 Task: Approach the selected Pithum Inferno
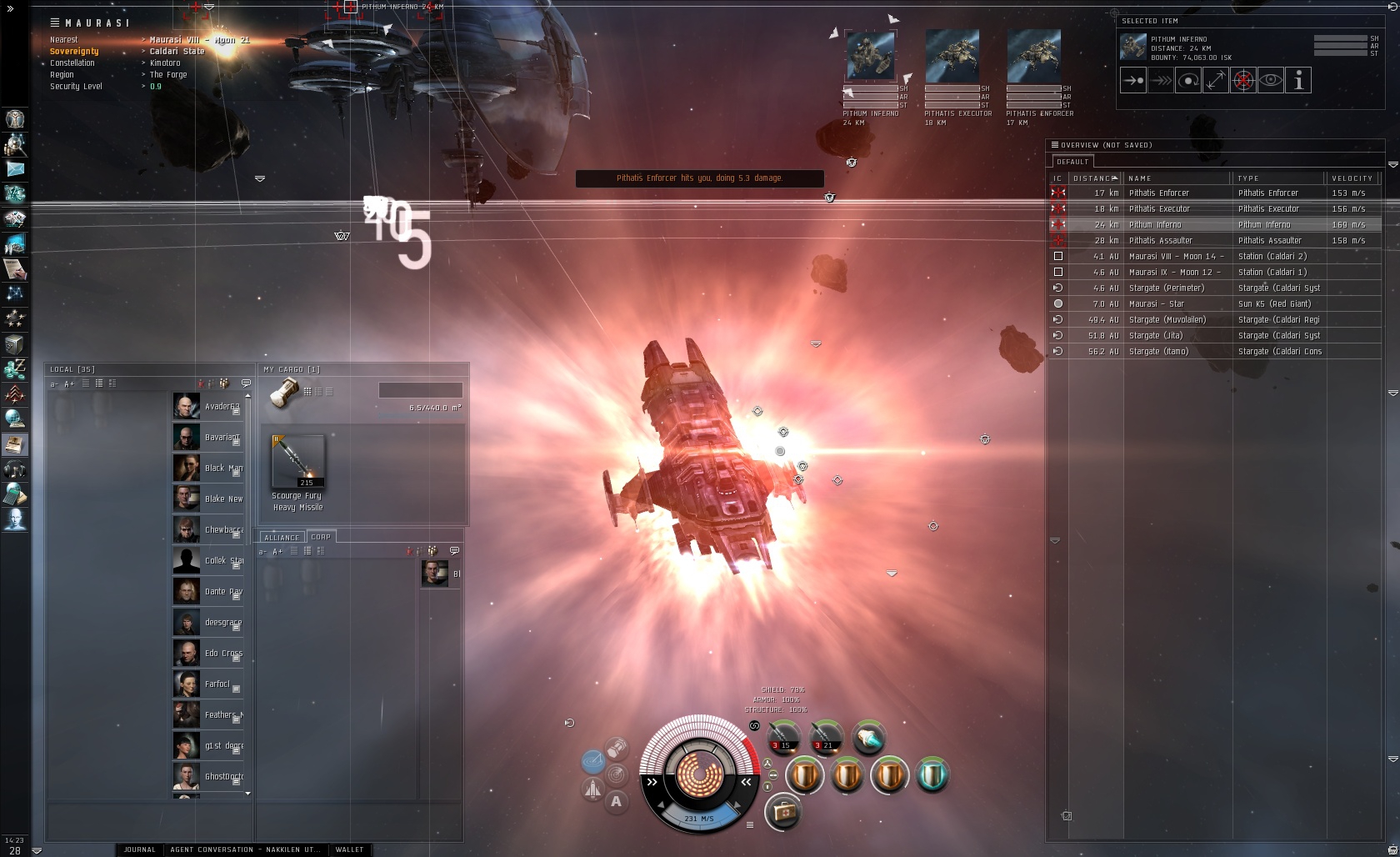(1133, 81)
